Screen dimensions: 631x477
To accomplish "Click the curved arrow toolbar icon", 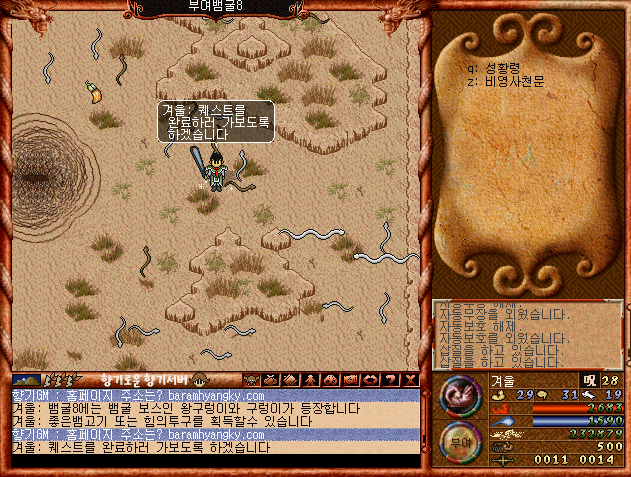I will pos(371,380).
